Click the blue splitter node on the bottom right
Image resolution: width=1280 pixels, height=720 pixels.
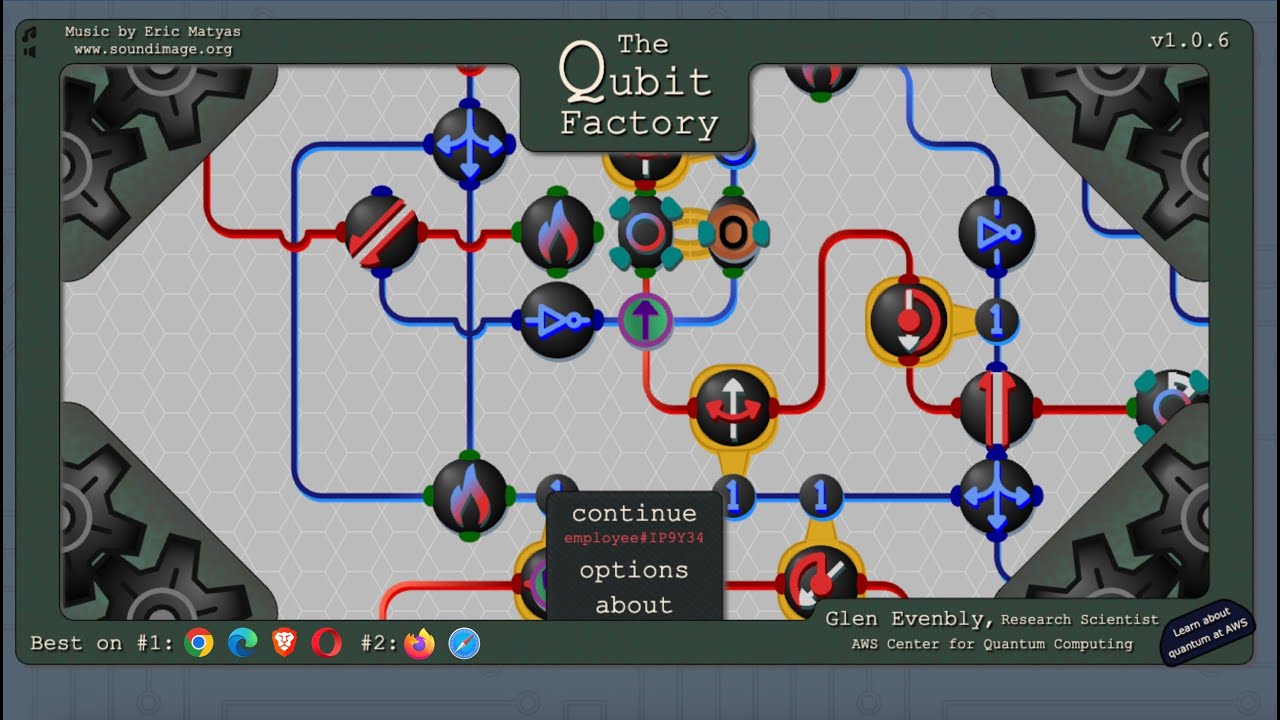point(997,493)
